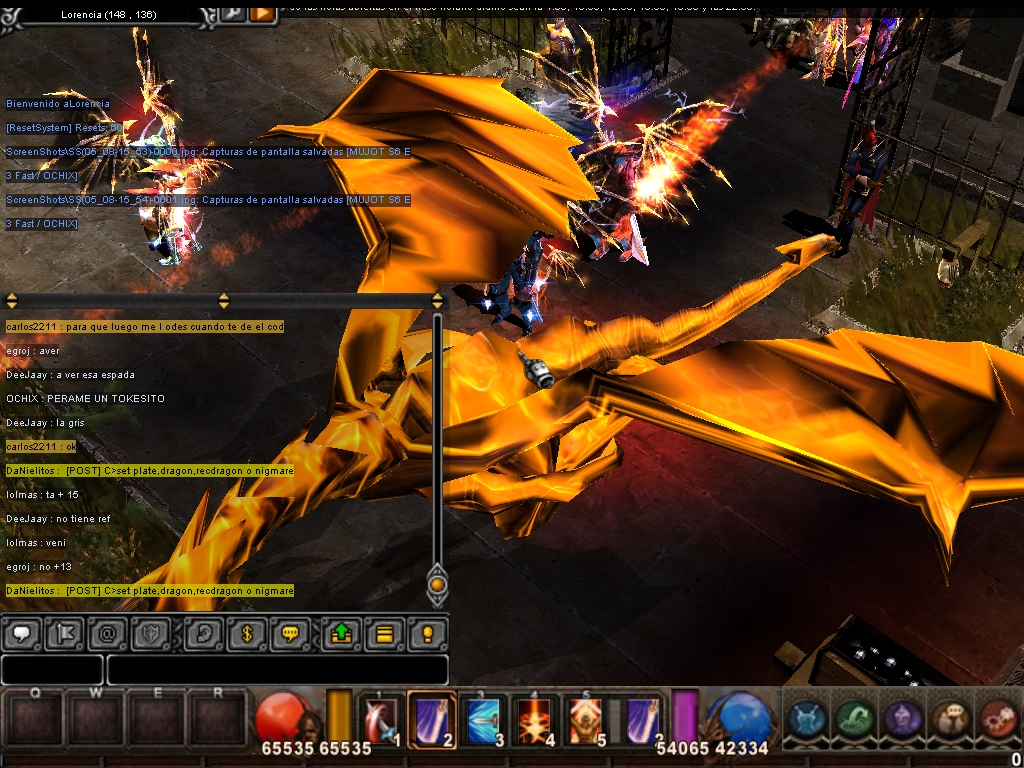
Task: Click the orange play arrow button
Action: [x=262, y=13]
